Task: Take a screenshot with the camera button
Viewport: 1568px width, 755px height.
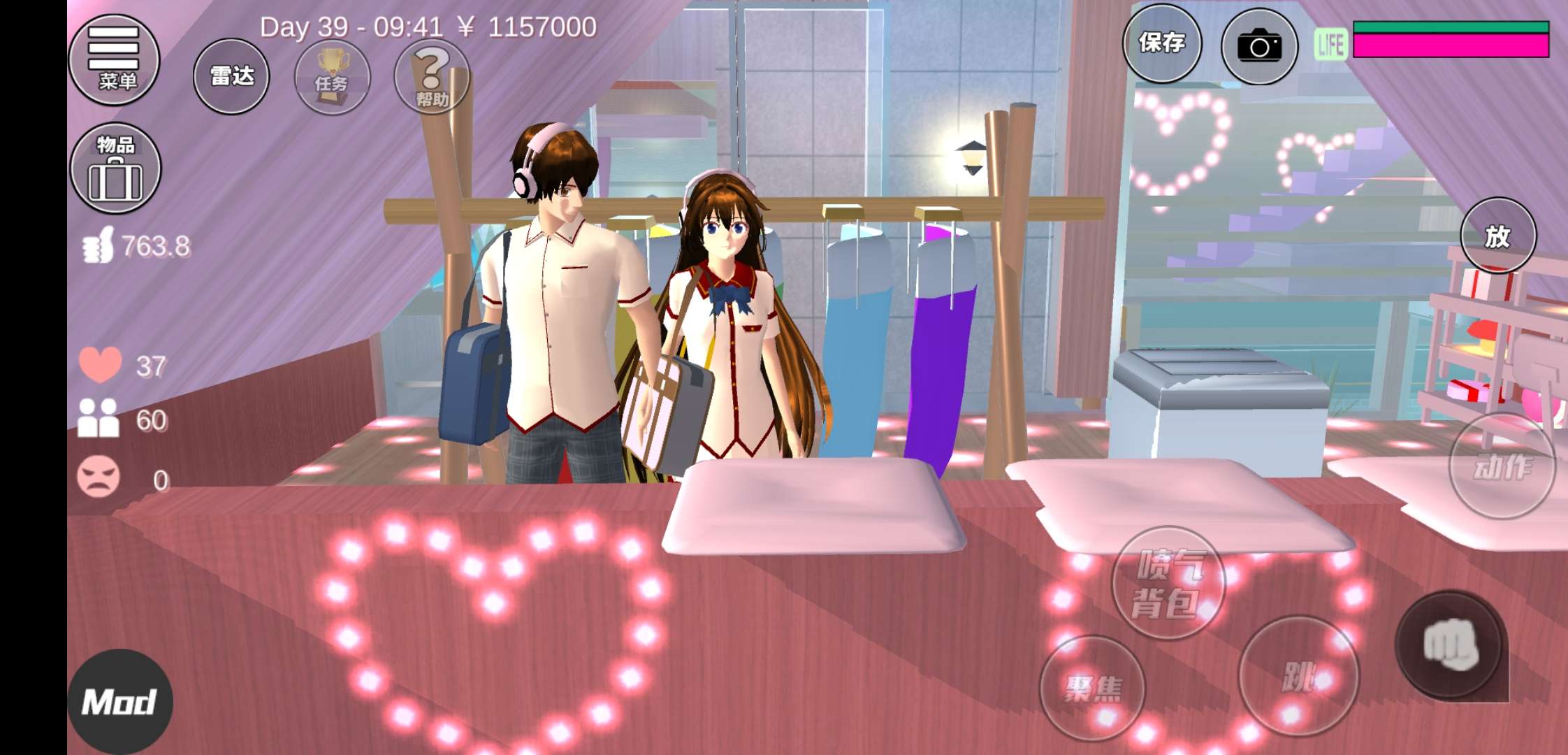Action: coord(1259,46)
